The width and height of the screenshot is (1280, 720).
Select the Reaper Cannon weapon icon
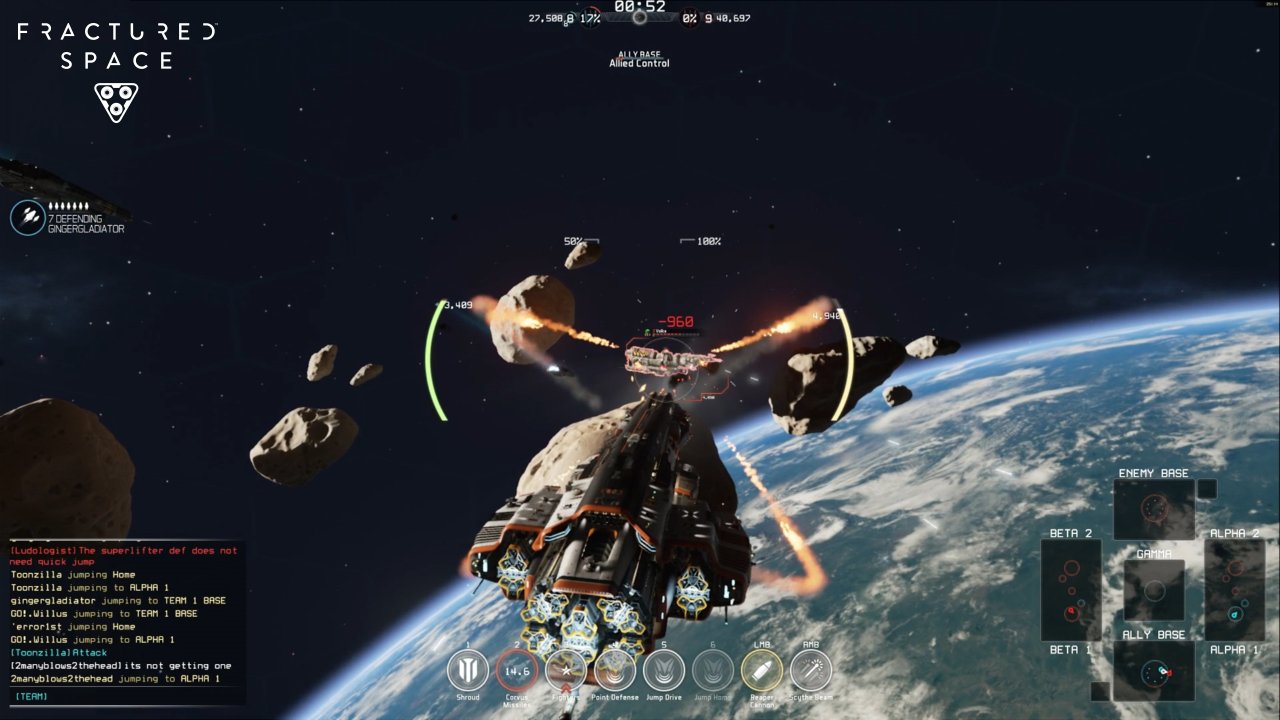[762, 670]
